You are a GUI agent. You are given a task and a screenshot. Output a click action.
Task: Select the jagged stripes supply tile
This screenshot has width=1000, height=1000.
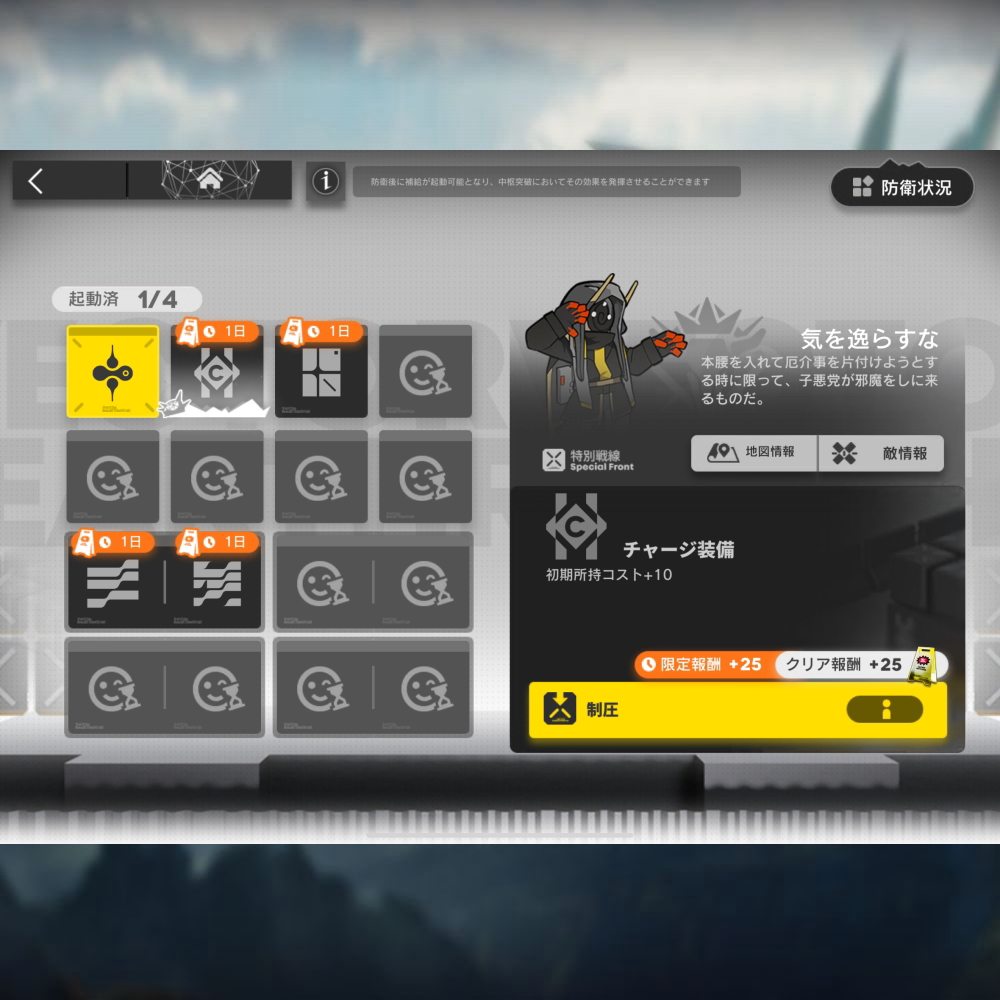click(217, 582)
